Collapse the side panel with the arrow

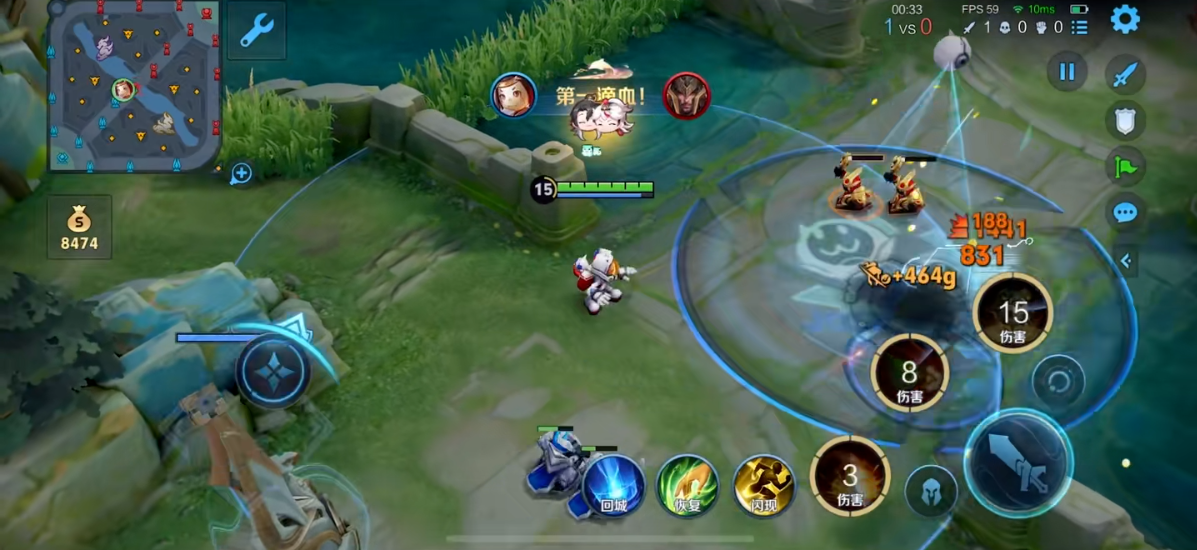(1126, 261)
